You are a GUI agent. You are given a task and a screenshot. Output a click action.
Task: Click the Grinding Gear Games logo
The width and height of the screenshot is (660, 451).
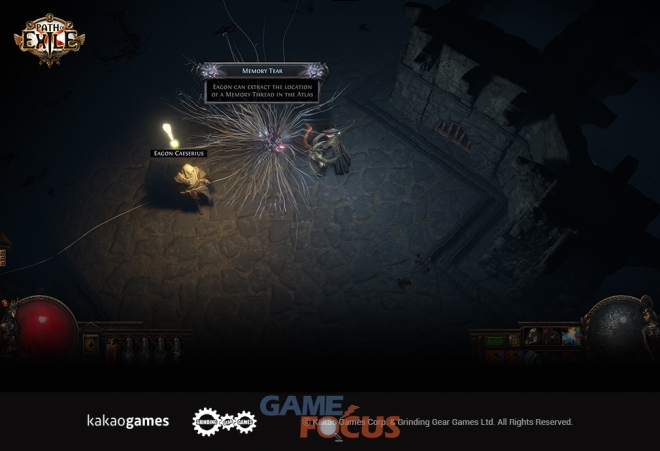tap(224, 422)
